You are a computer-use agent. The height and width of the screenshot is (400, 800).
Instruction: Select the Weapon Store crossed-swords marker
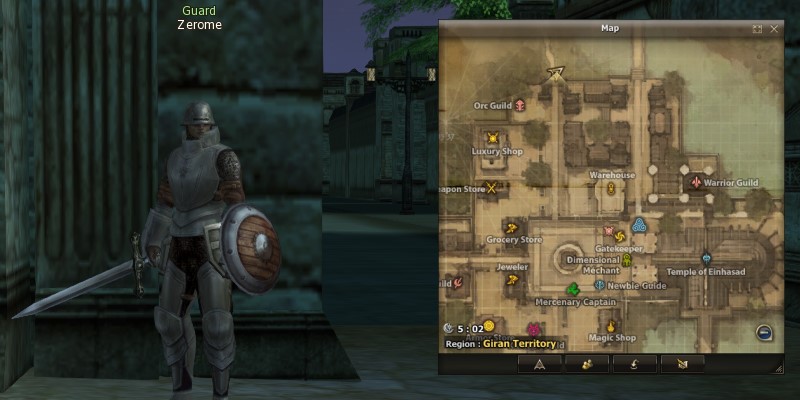click(492, 187)
